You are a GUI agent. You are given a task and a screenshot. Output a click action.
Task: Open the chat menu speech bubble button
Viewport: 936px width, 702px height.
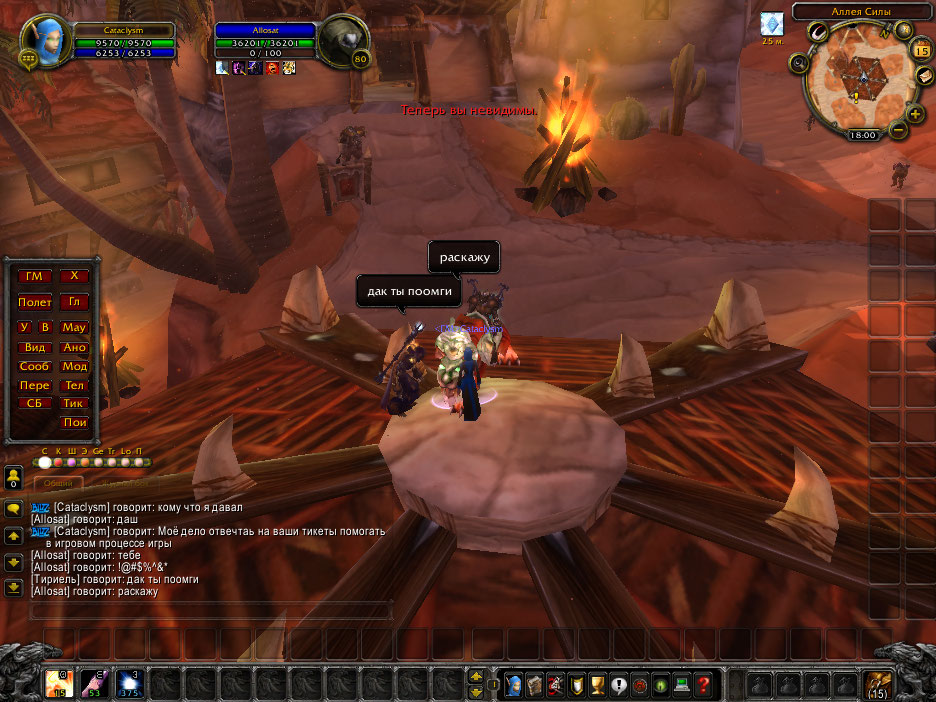tap(14, 508)
